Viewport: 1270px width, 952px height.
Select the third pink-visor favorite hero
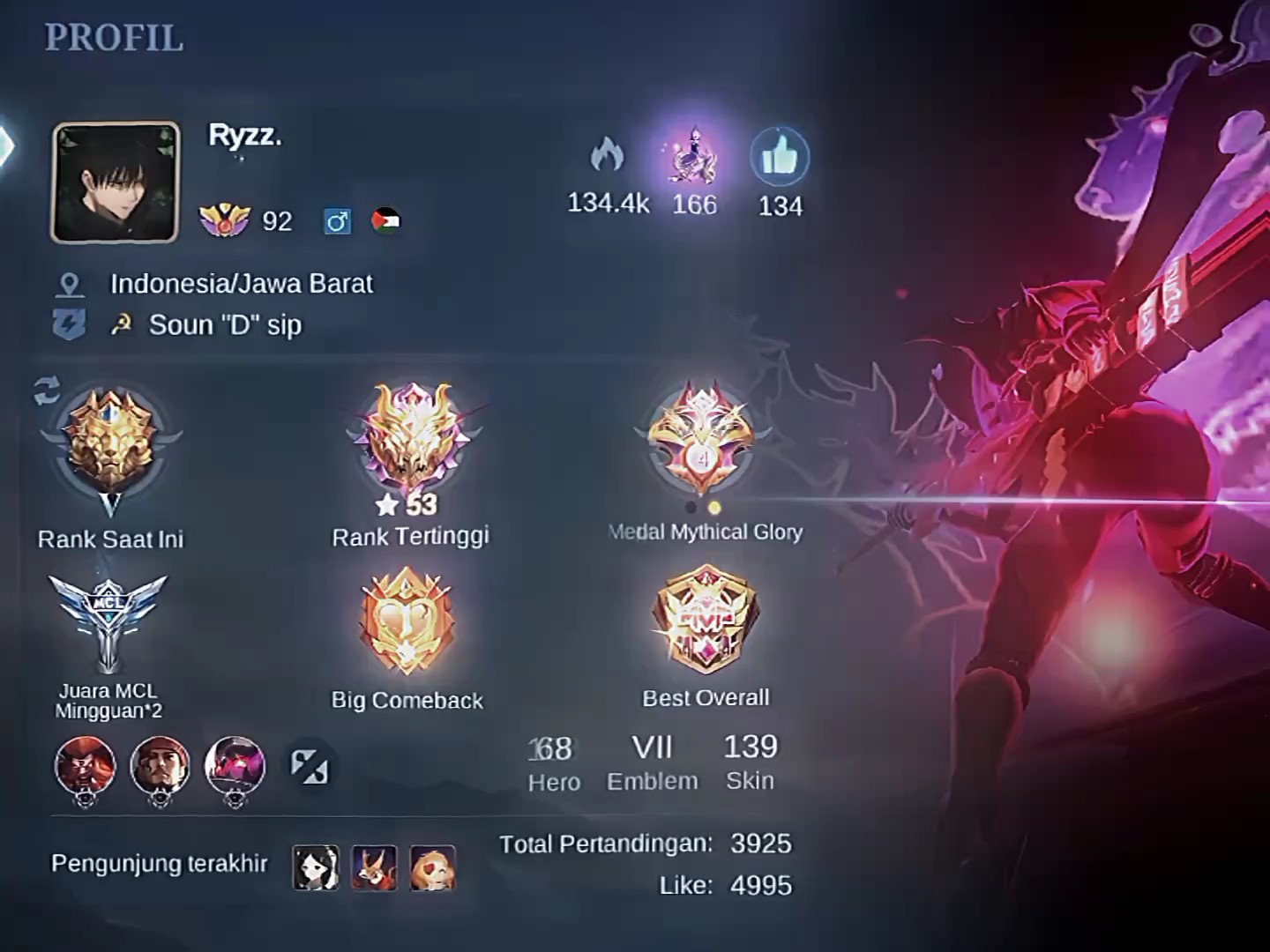pos(235,766)
